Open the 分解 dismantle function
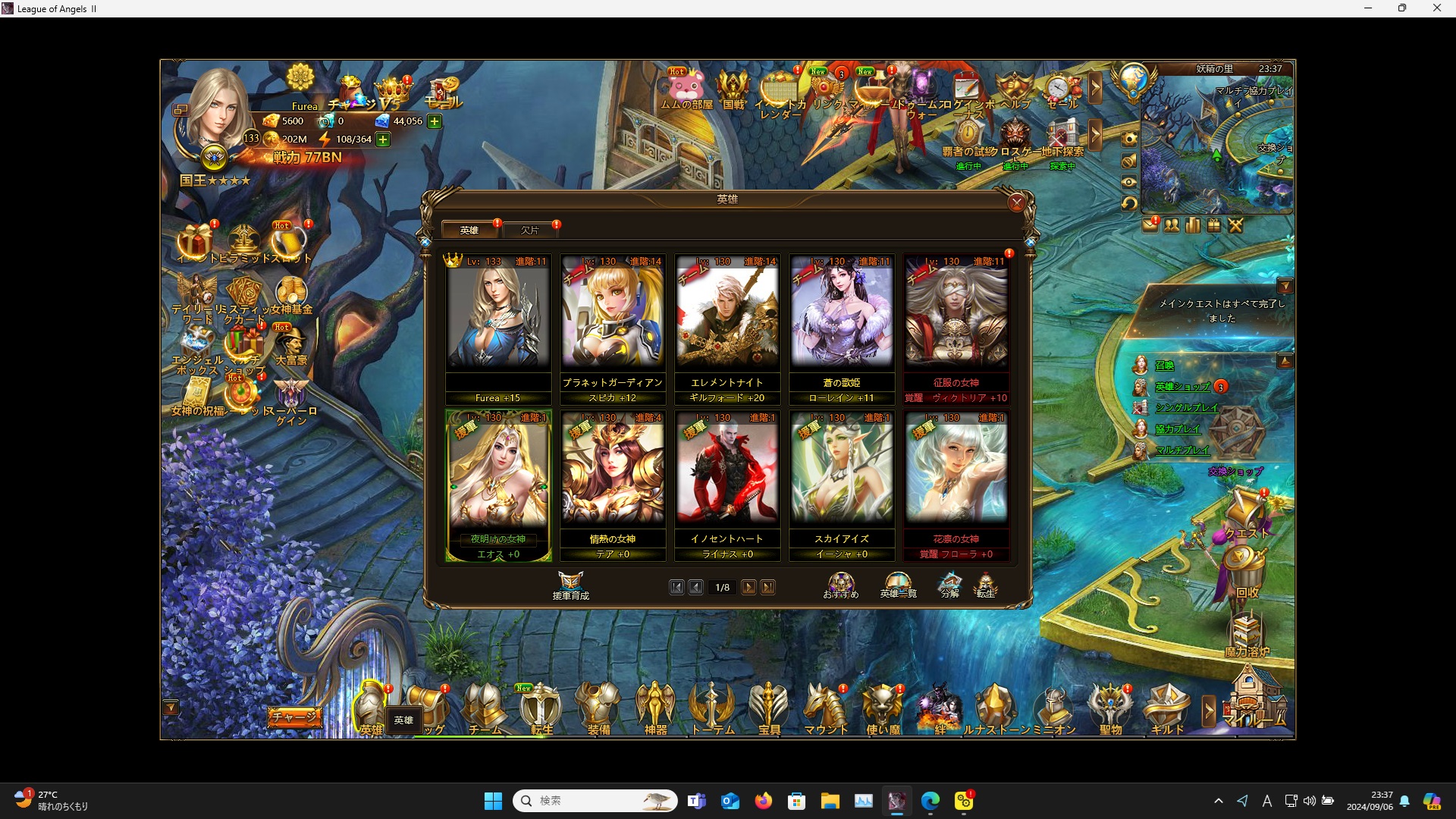 click(949, 585)
